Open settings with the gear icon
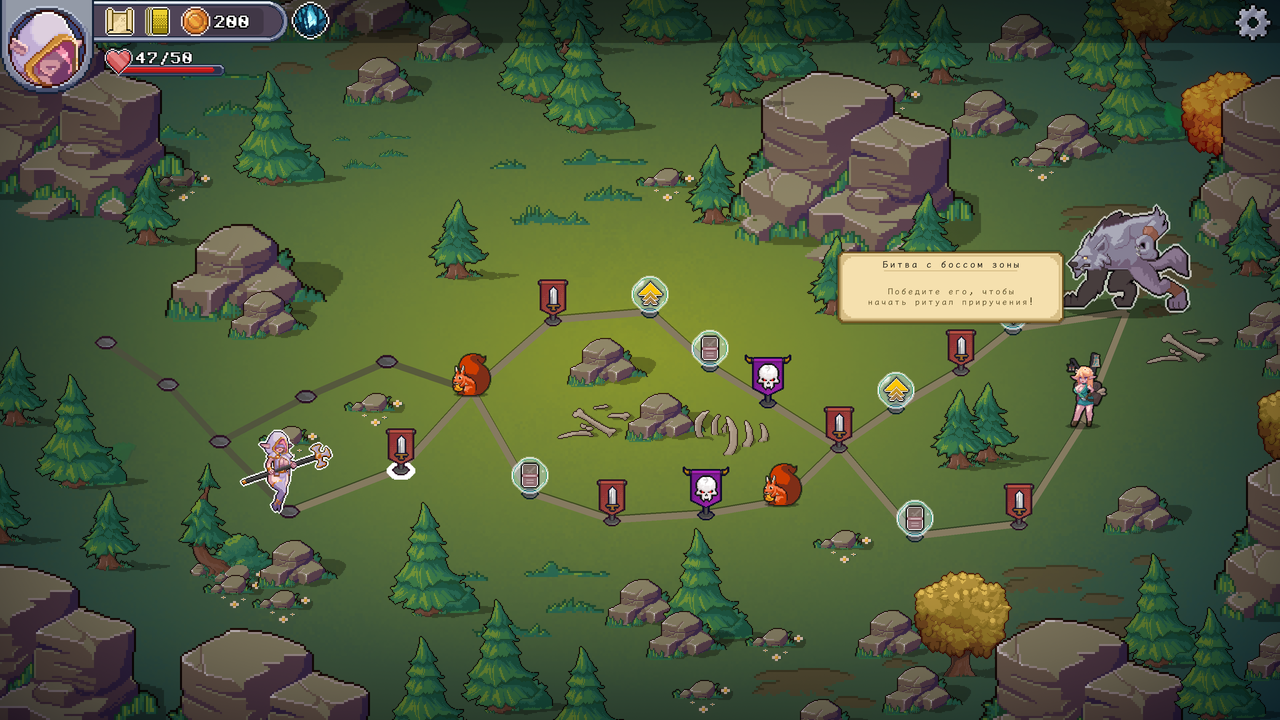This screenshot has width=1280, height=720. (1252, 23)
